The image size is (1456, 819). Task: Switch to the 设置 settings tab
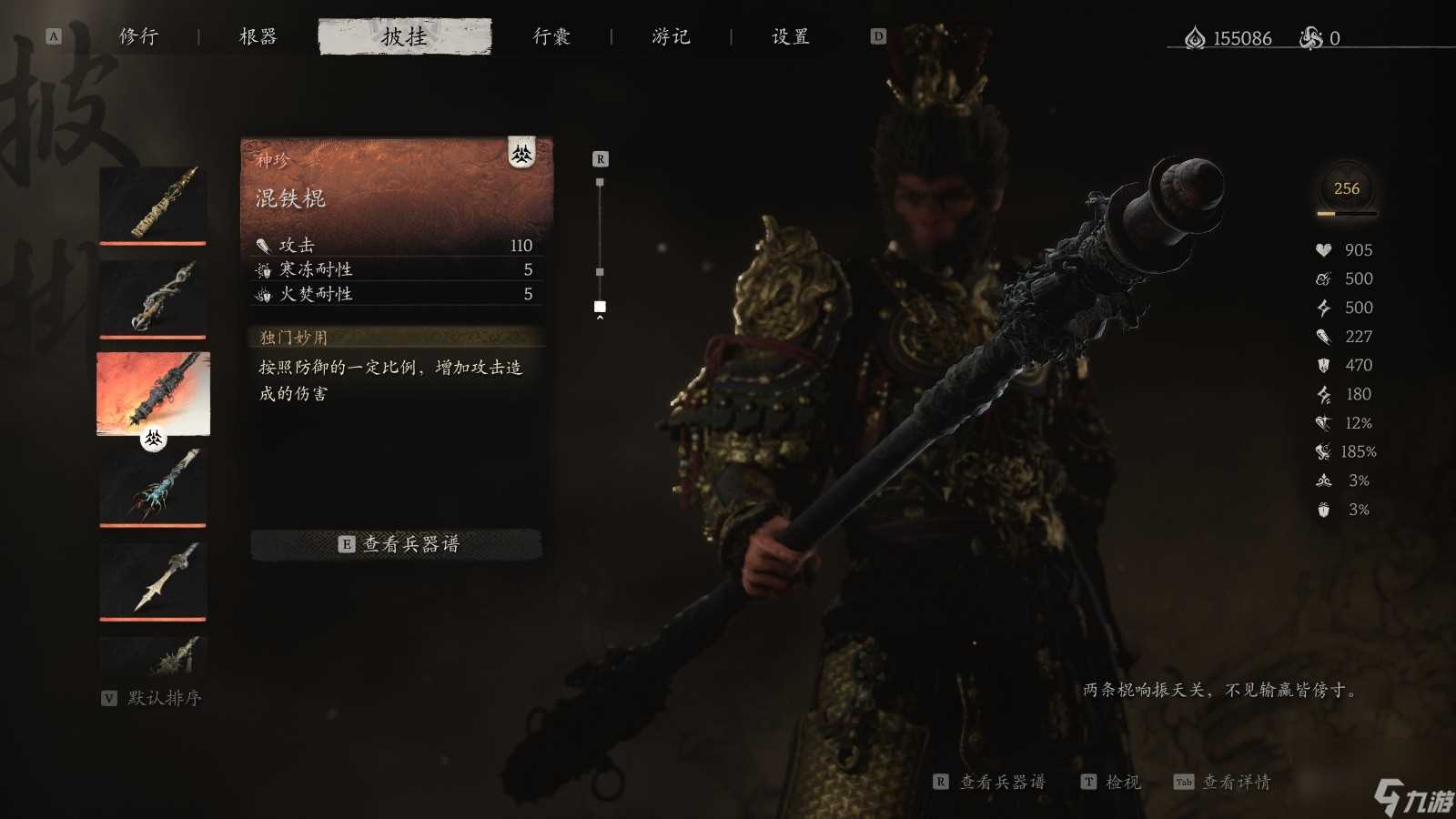tap(790, 36)
